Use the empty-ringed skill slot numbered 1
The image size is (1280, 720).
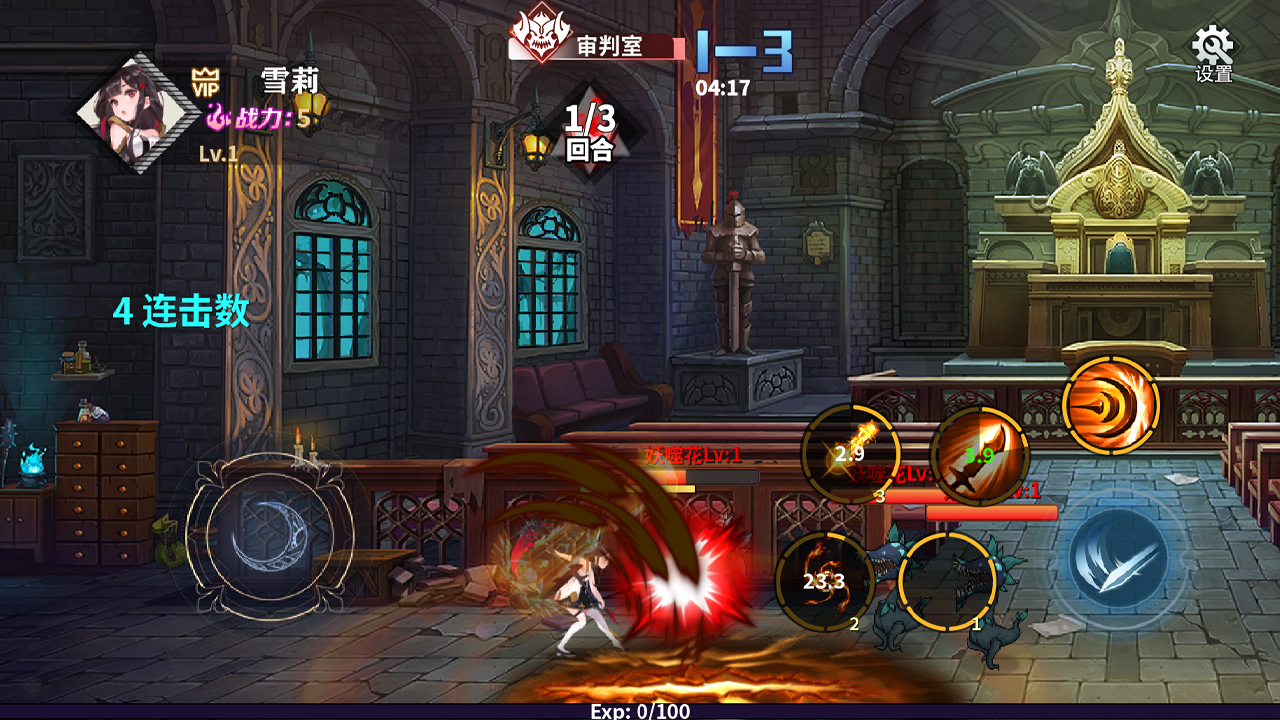point(946,581)
